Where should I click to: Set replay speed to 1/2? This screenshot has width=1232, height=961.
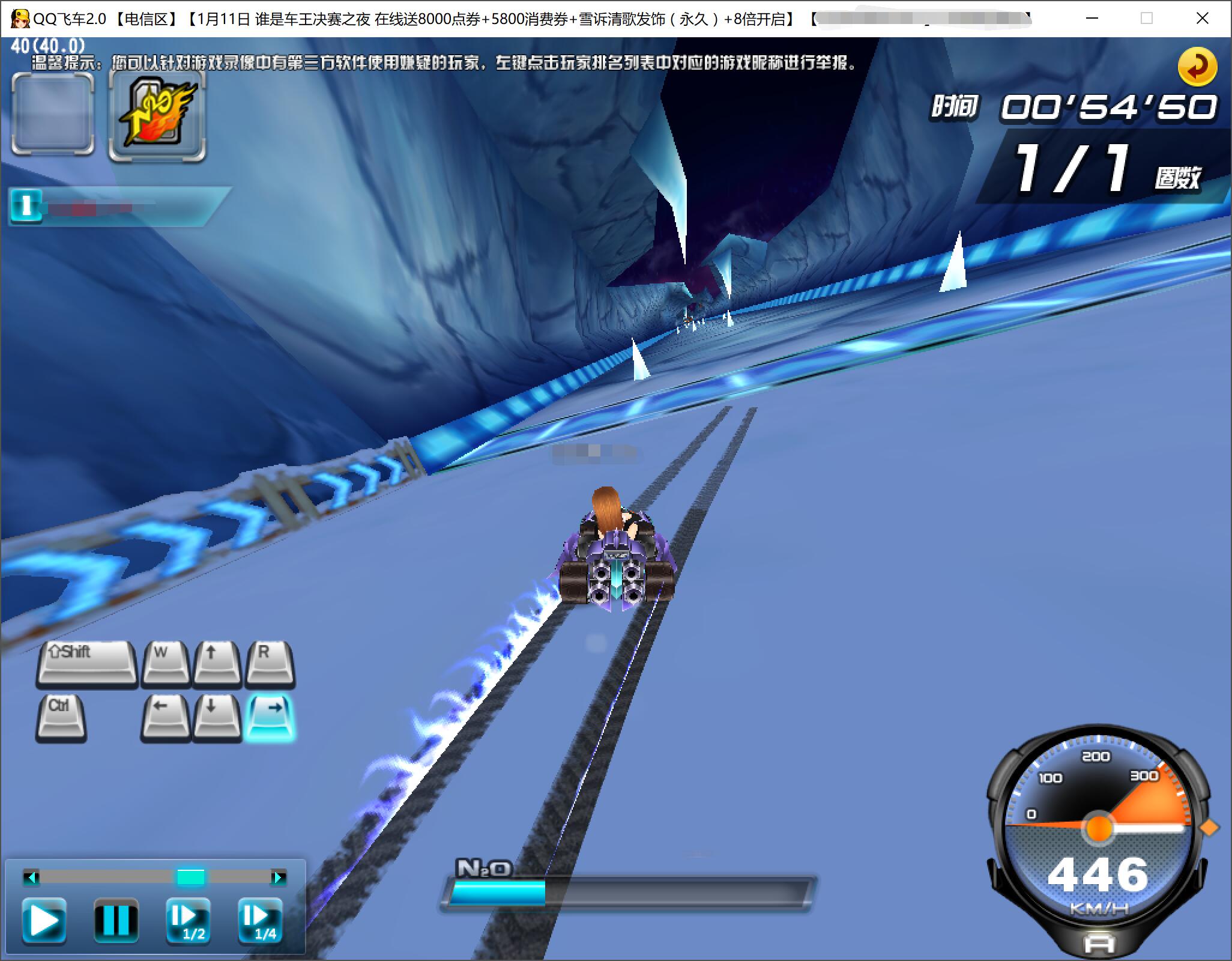[x=189, y=921]
